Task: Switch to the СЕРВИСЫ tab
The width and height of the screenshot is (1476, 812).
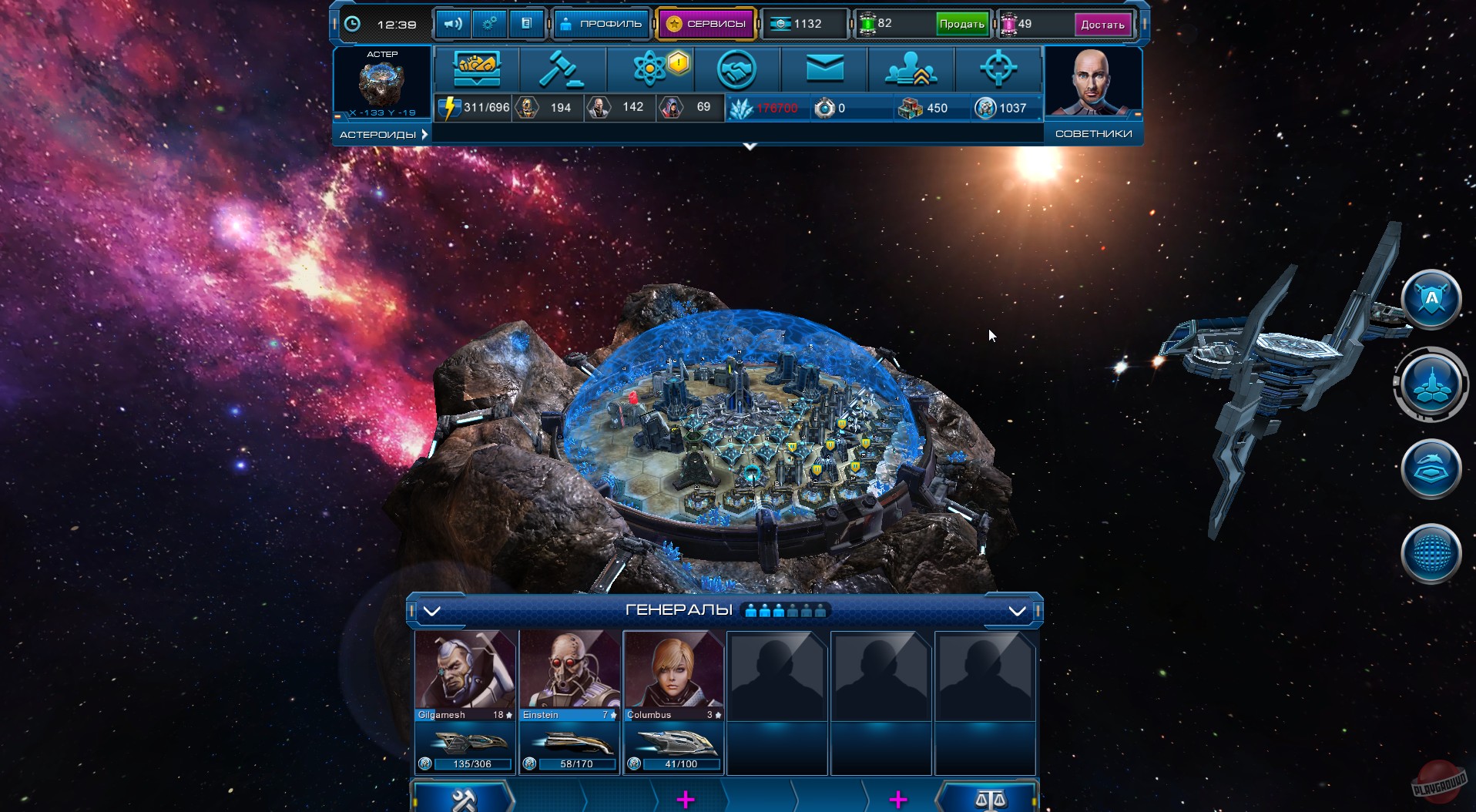Action: click(x=706, y=23)
